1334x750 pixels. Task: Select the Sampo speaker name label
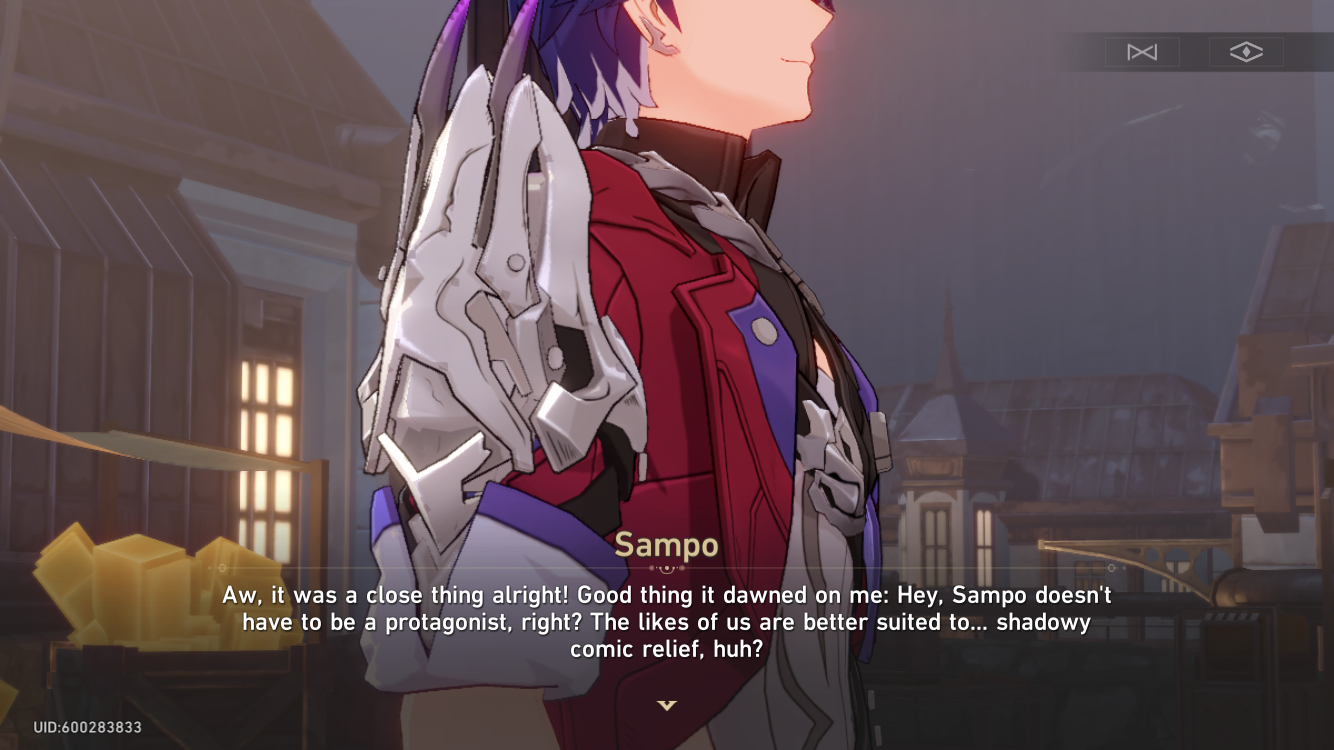coord(667,544)
